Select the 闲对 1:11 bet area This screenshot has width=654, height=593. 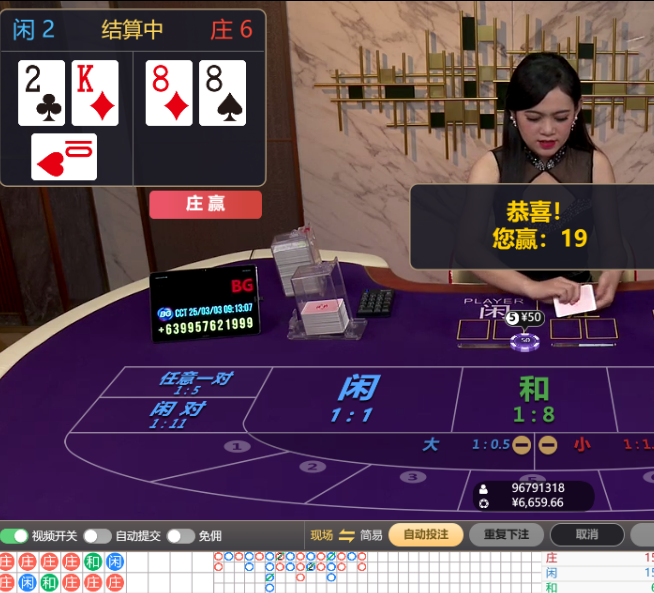[x=180, y=413]
